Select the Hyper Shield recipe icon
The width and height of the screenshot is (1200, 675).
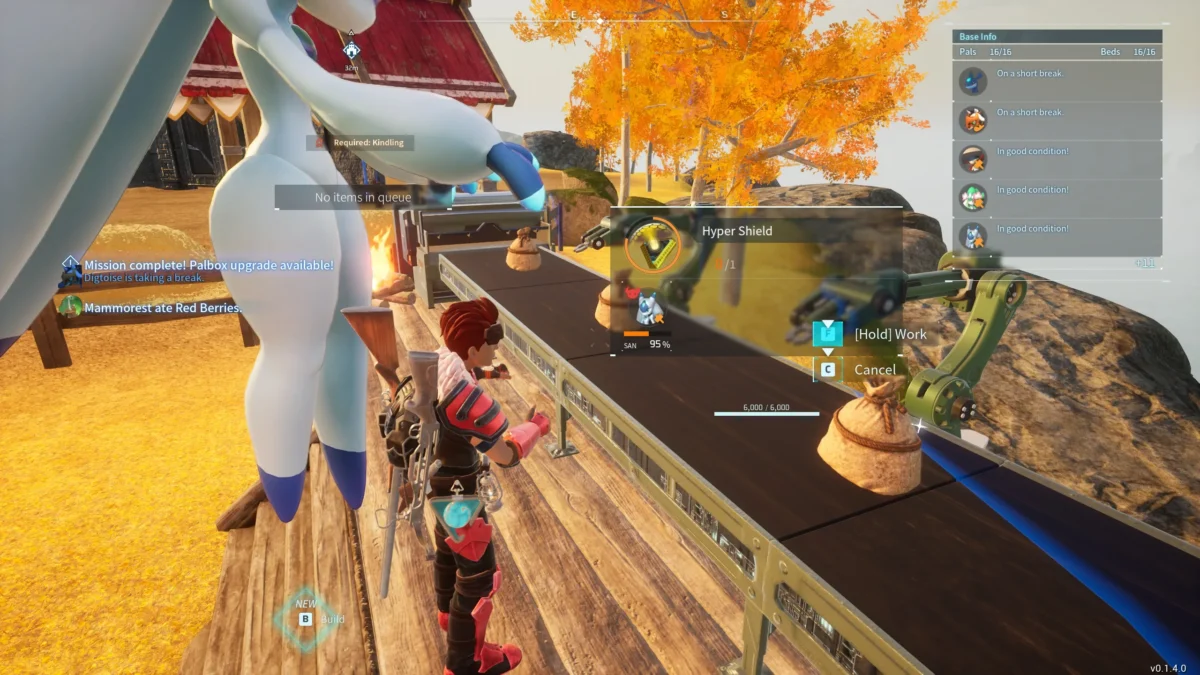(652, 243)
